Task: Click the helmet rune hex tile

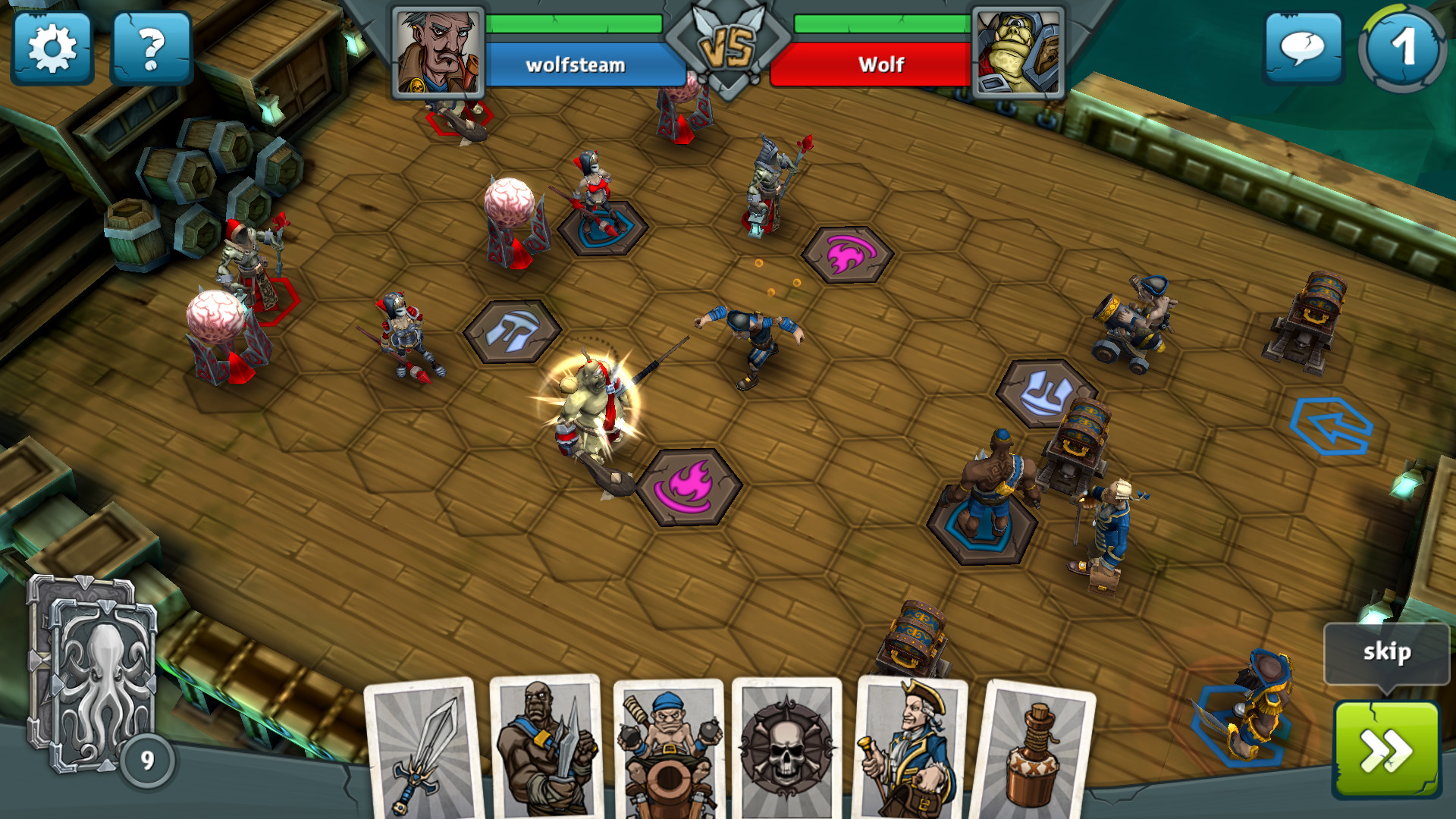Action: 513,331
